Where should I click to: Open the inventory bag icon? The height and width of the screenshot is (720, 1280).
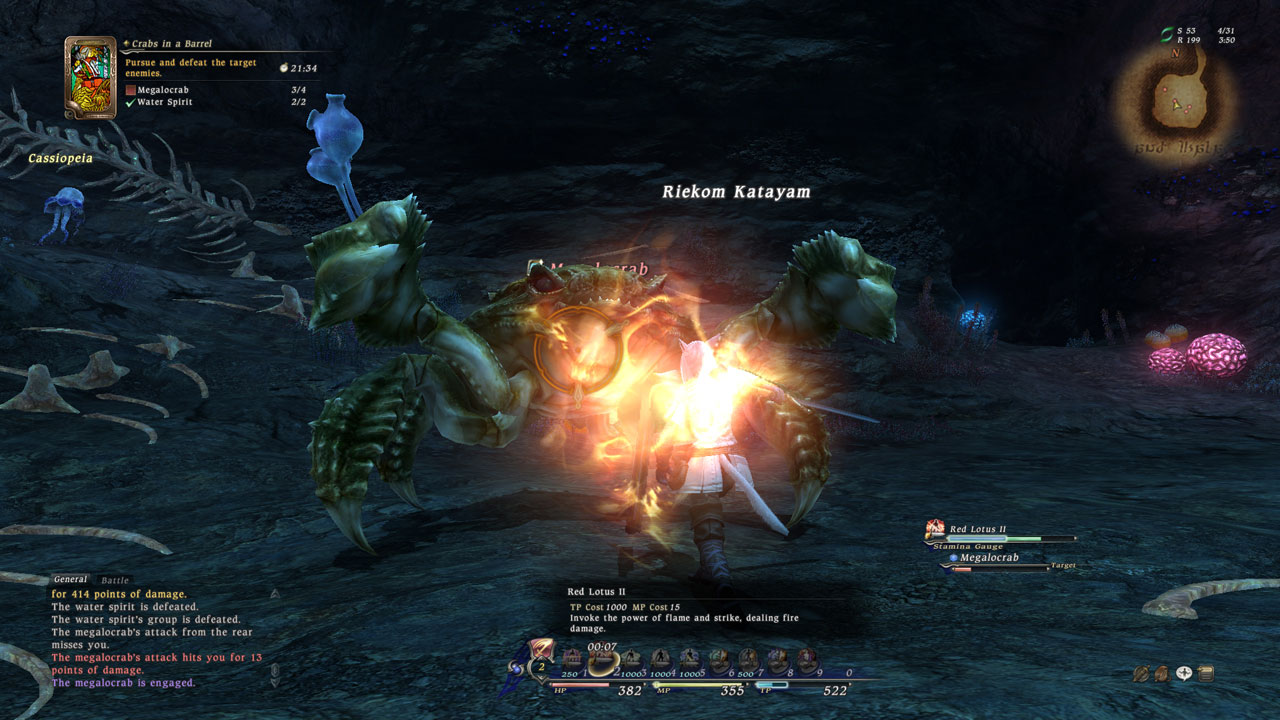1163,674
